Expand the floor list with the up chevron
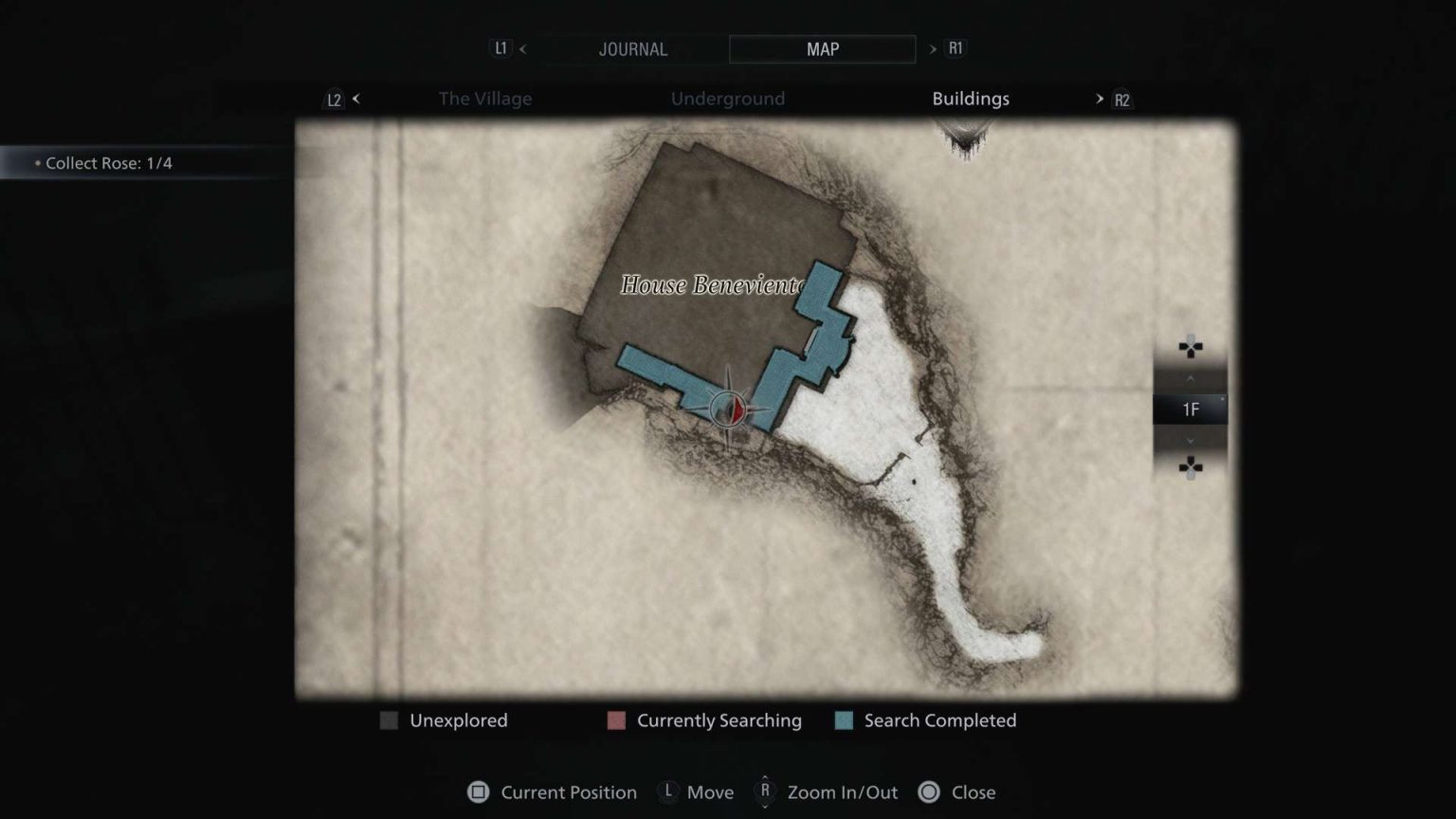The image size is (1456, 819). pyautogui.click(x=1191, y=377)
